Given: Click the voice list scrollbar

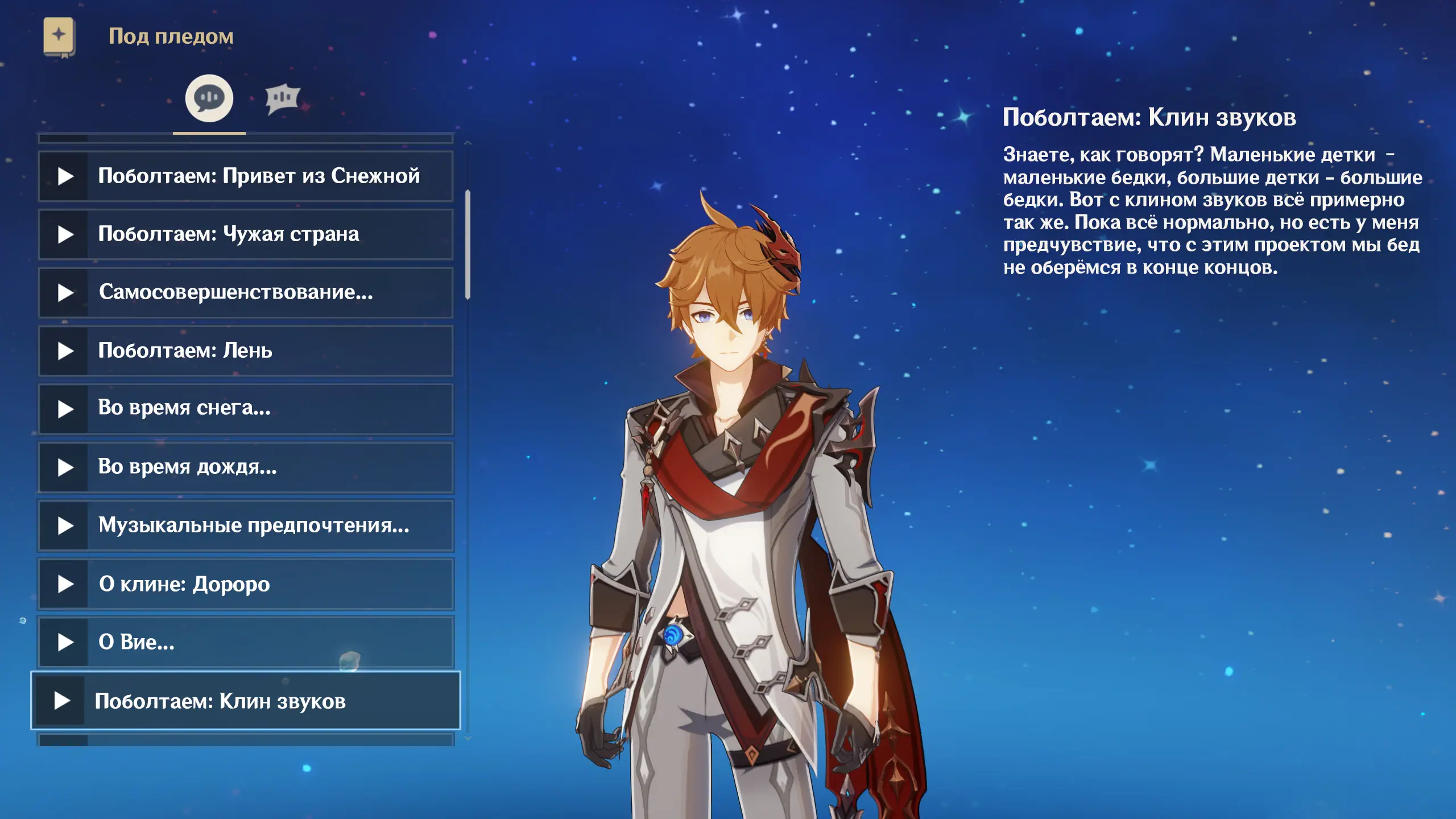Looking at the screenshot, I should coord(468,245).
